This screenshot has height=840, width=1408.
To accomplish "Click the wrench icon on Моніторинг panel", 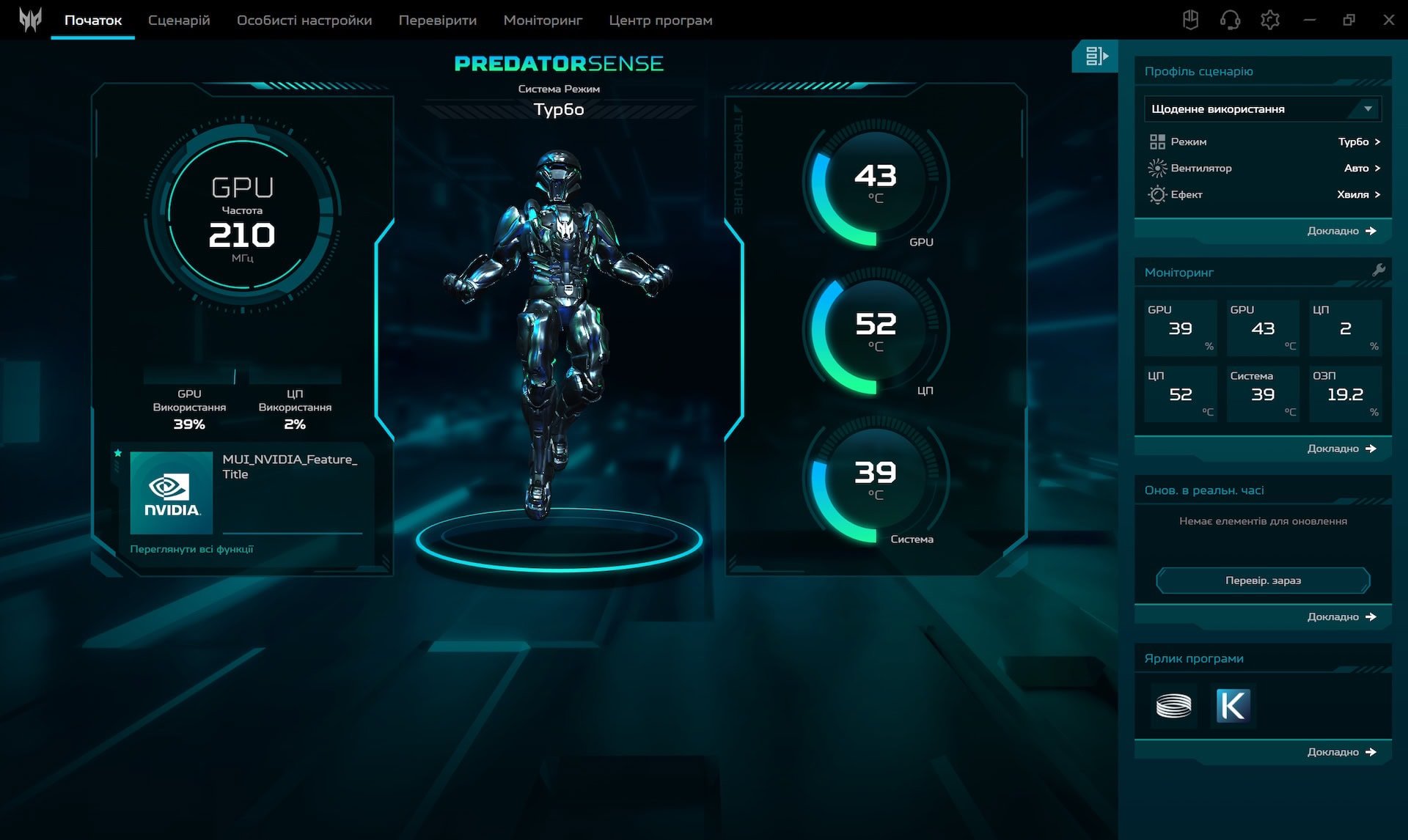I will pyautogui.click(x=1380, y=270).
